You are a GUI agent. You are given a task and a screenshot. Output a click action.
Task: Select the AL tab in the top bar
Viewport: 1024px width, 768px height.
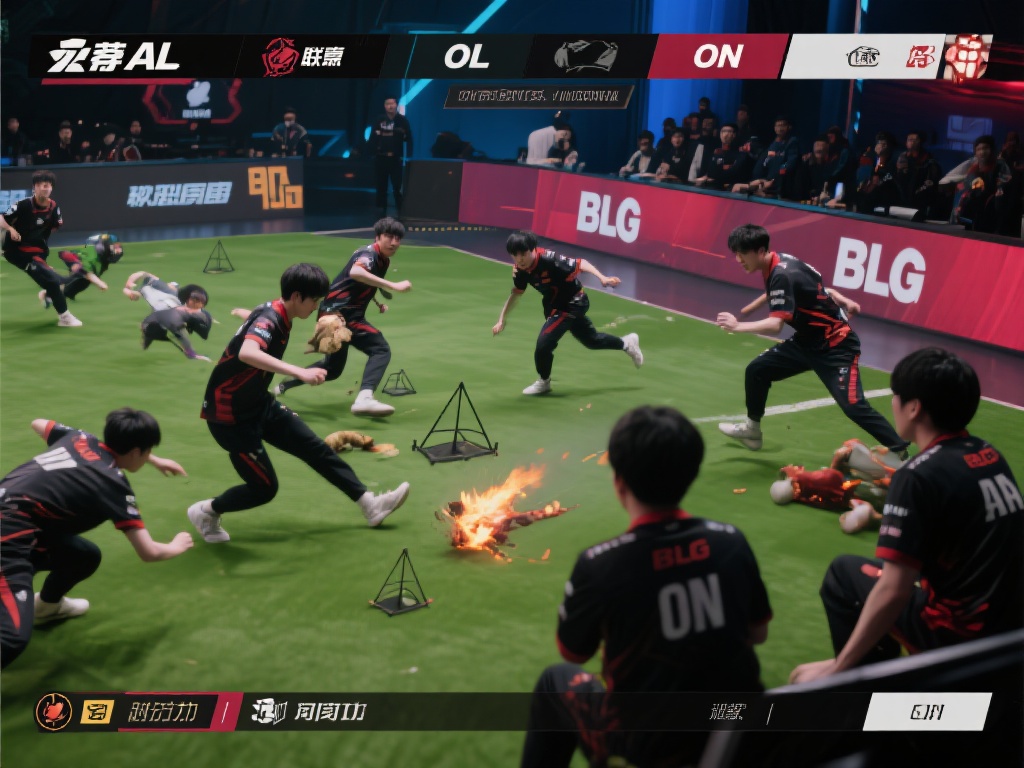(115, 57)
